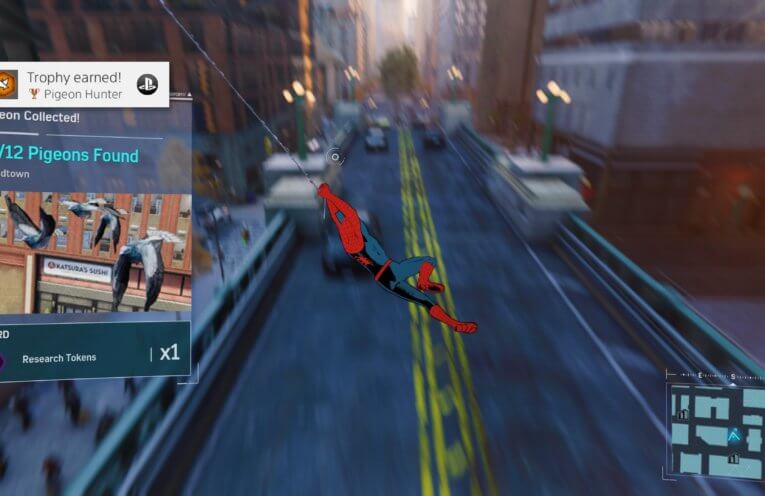View the pigeon collectible thumbnail image

point(95,252)
